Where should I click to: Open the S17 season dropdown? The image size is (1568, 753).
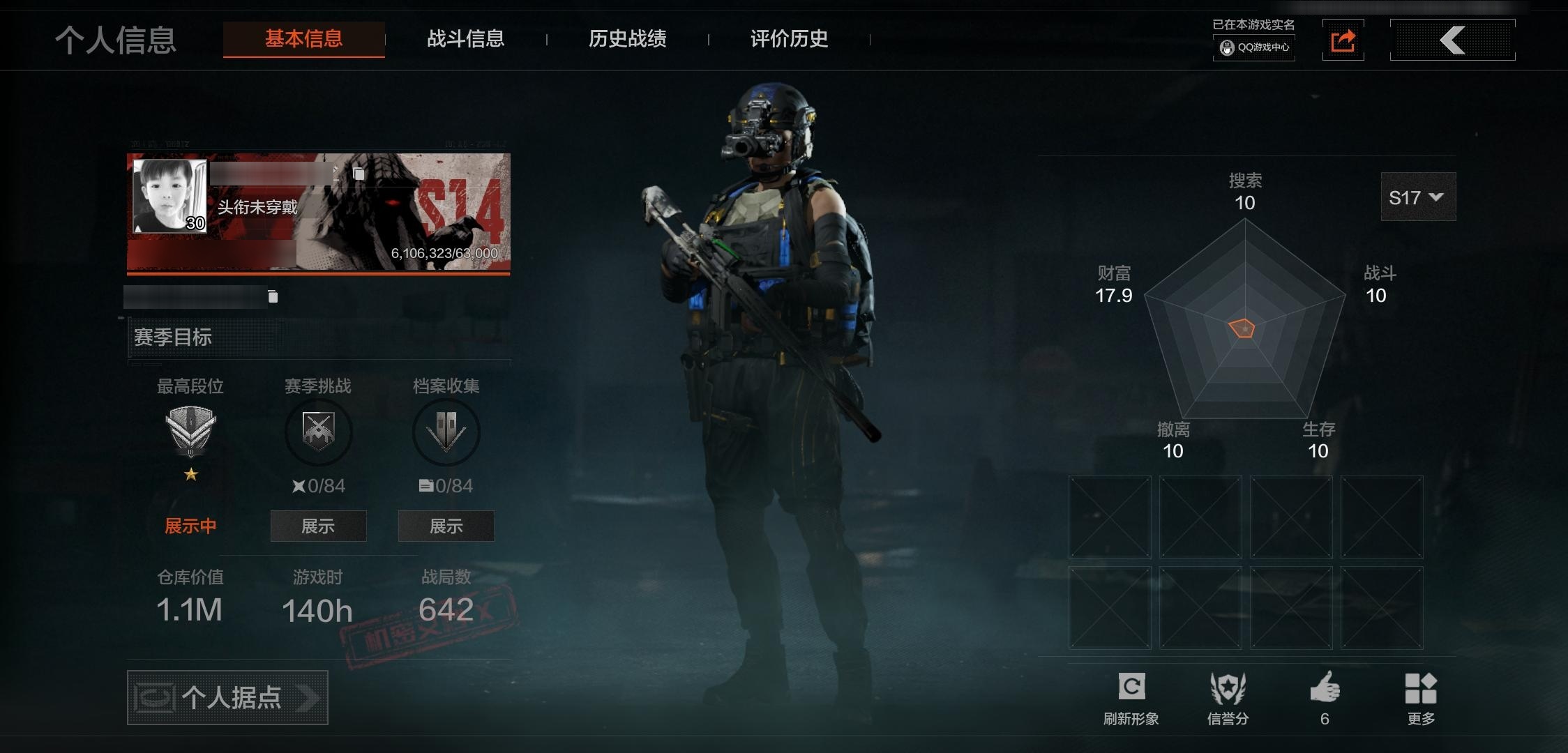[x=1417, y=197]
